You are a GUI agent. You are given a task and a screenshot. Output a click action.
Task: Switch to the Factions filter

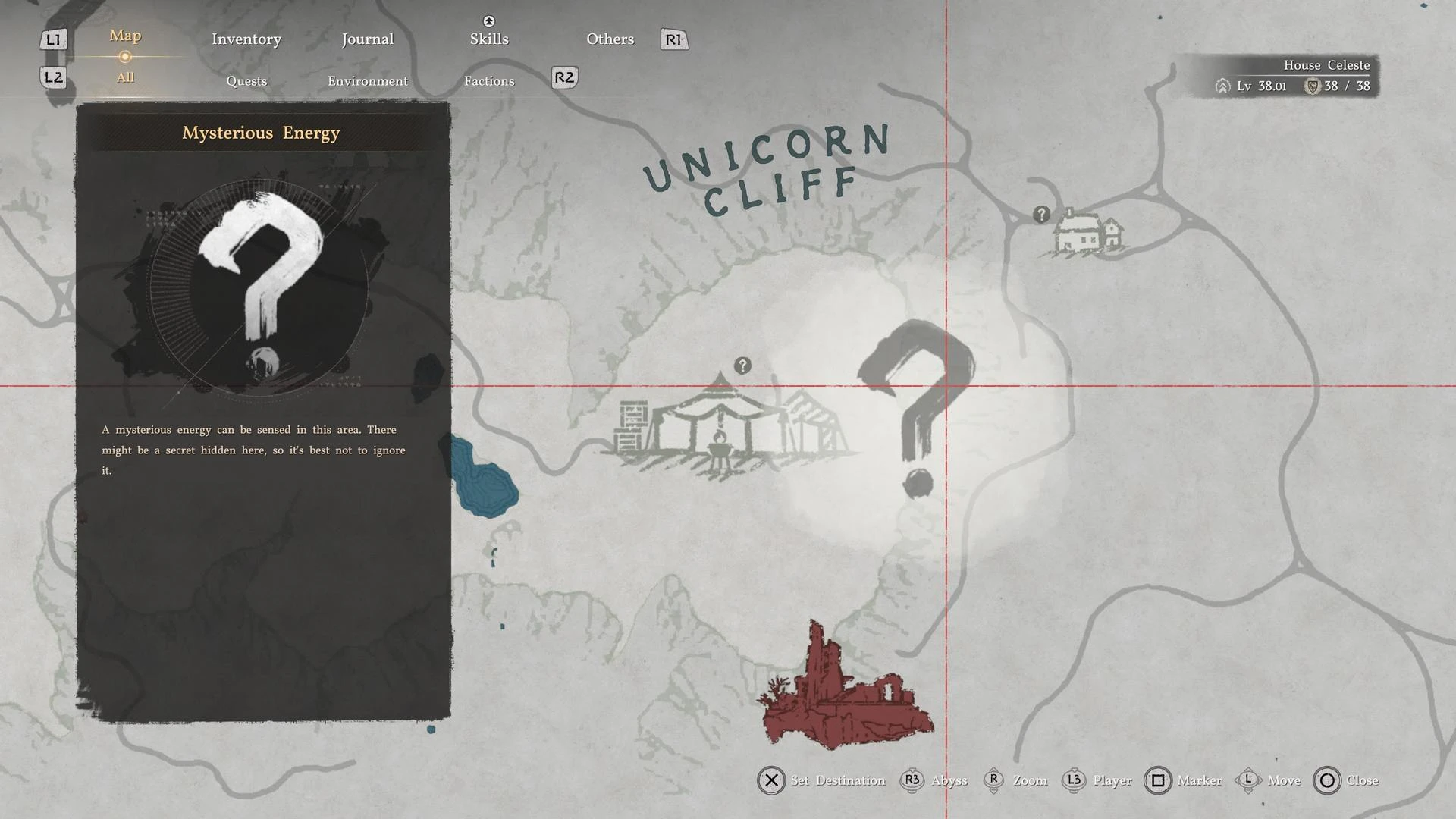point(489,81)
